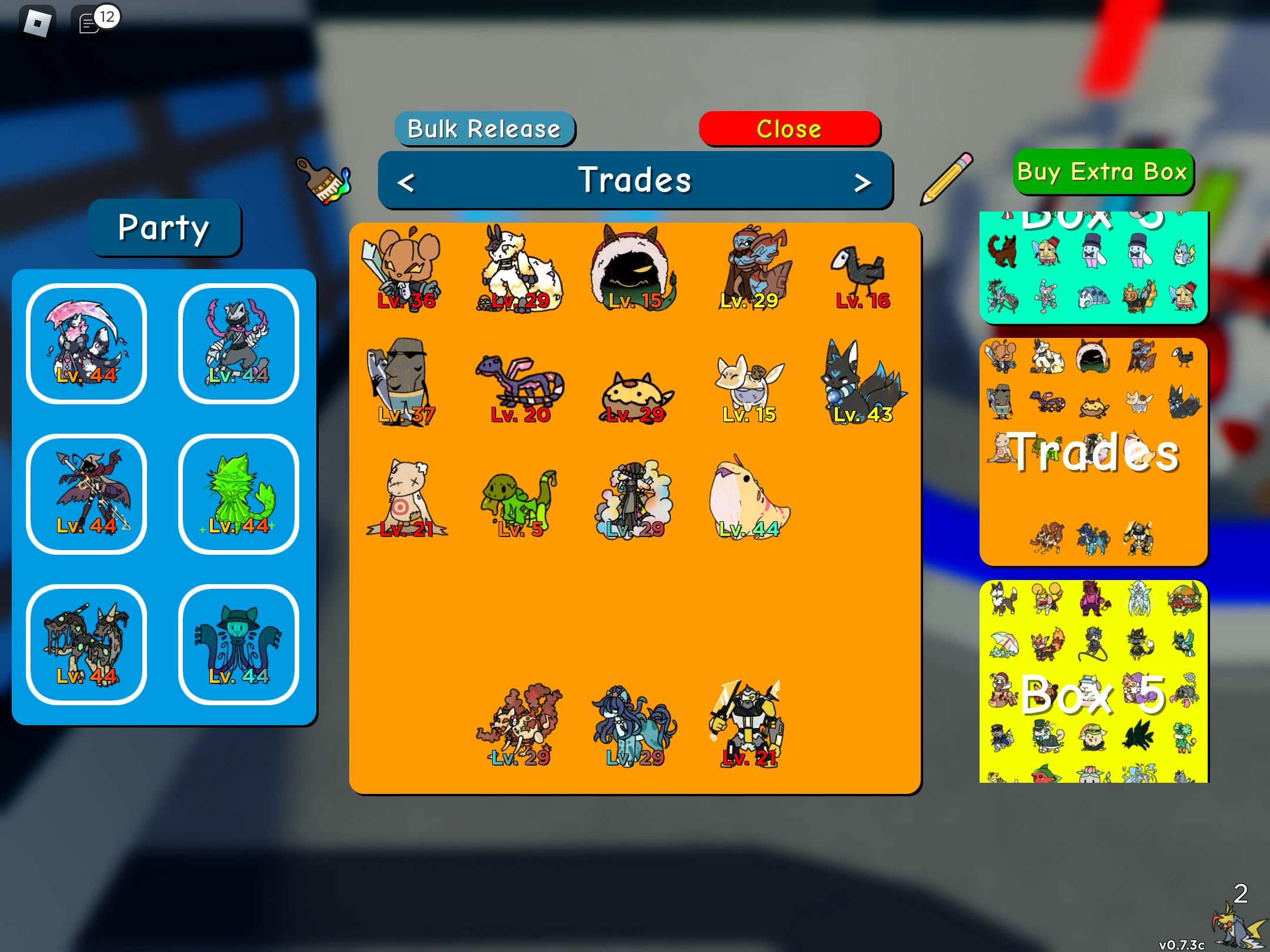1270x952 pixels.
Task: Click the Party panel header label
Action: 165,228
